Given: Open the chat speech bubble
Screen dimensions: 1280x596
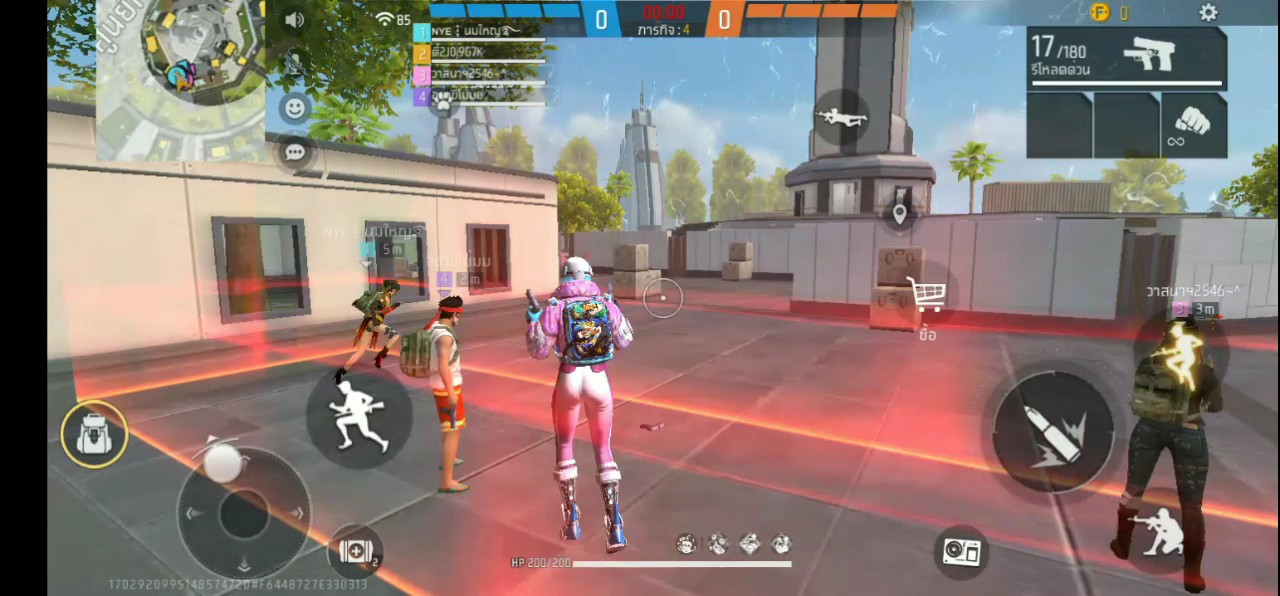Looking at the screenshot, I should point(294,152).
